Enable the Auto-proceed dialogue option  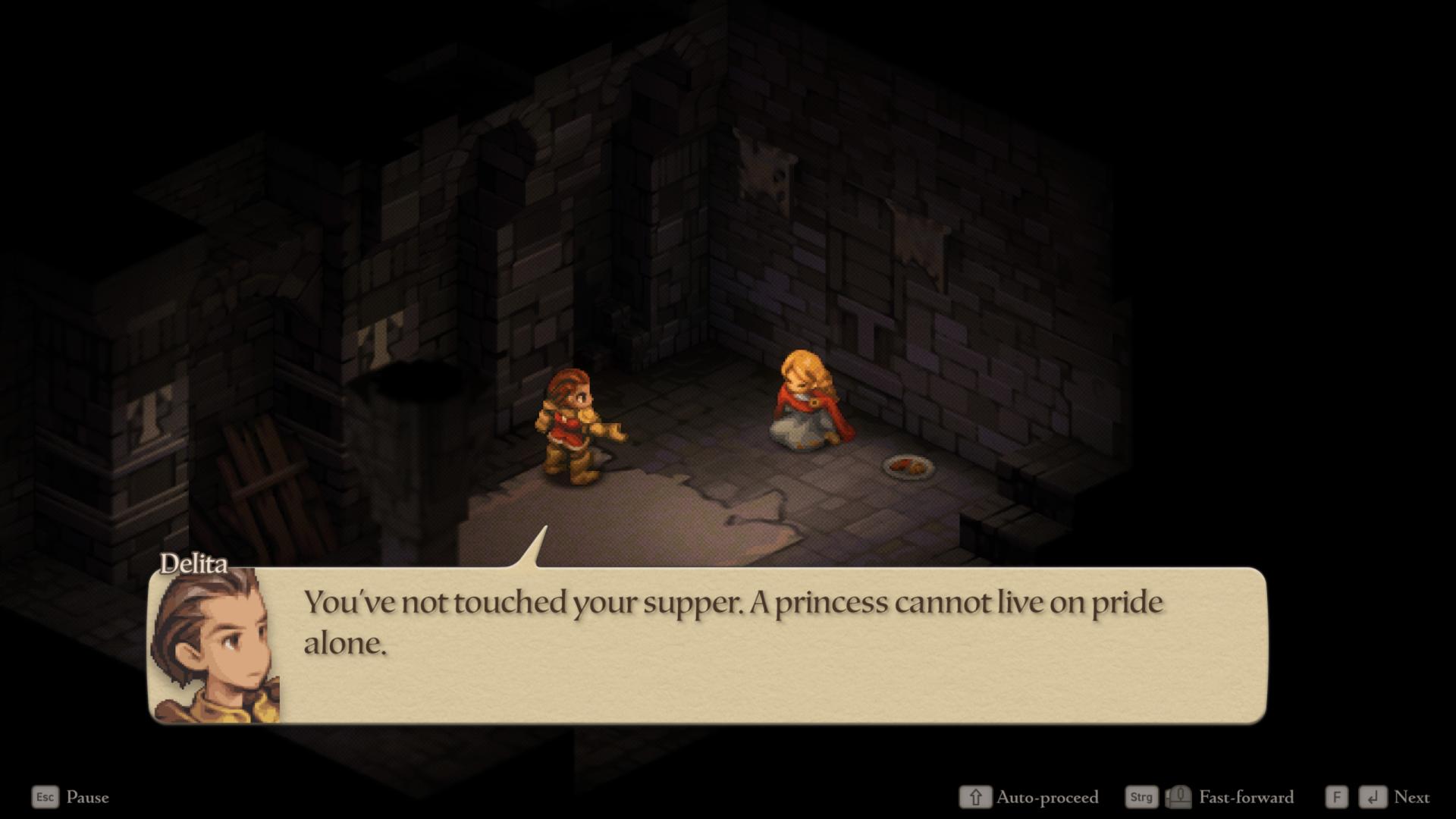1046,797
